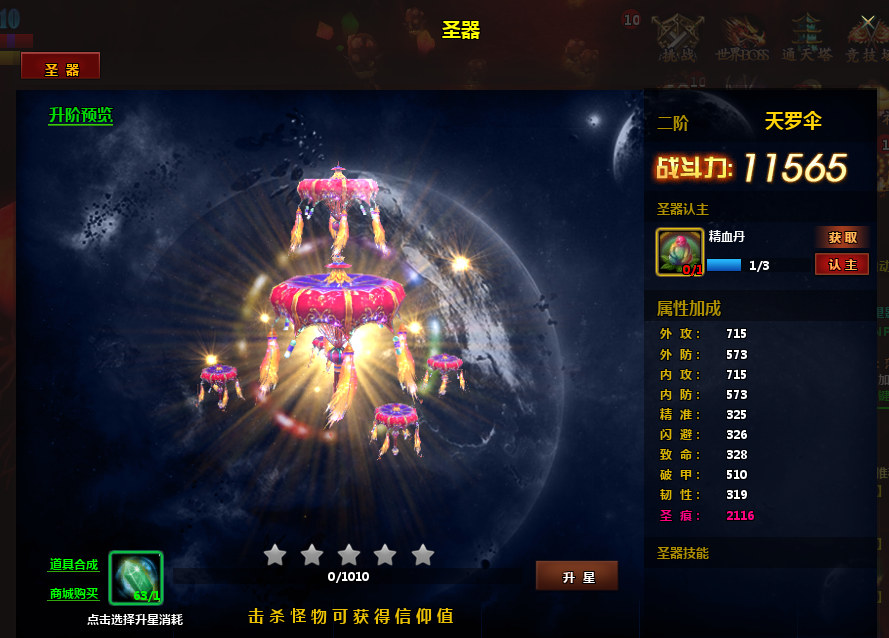Viewport: 889px width, 638px height.
Task: Hit the 升星 upgrade button
Action: click(577, 577)
